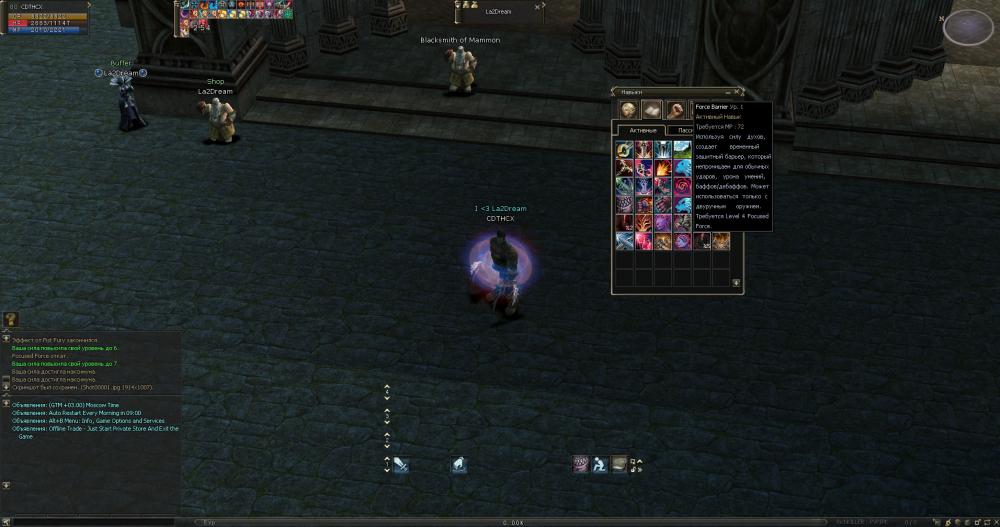Switch hotbar page 1 to next page

[387, 469]
